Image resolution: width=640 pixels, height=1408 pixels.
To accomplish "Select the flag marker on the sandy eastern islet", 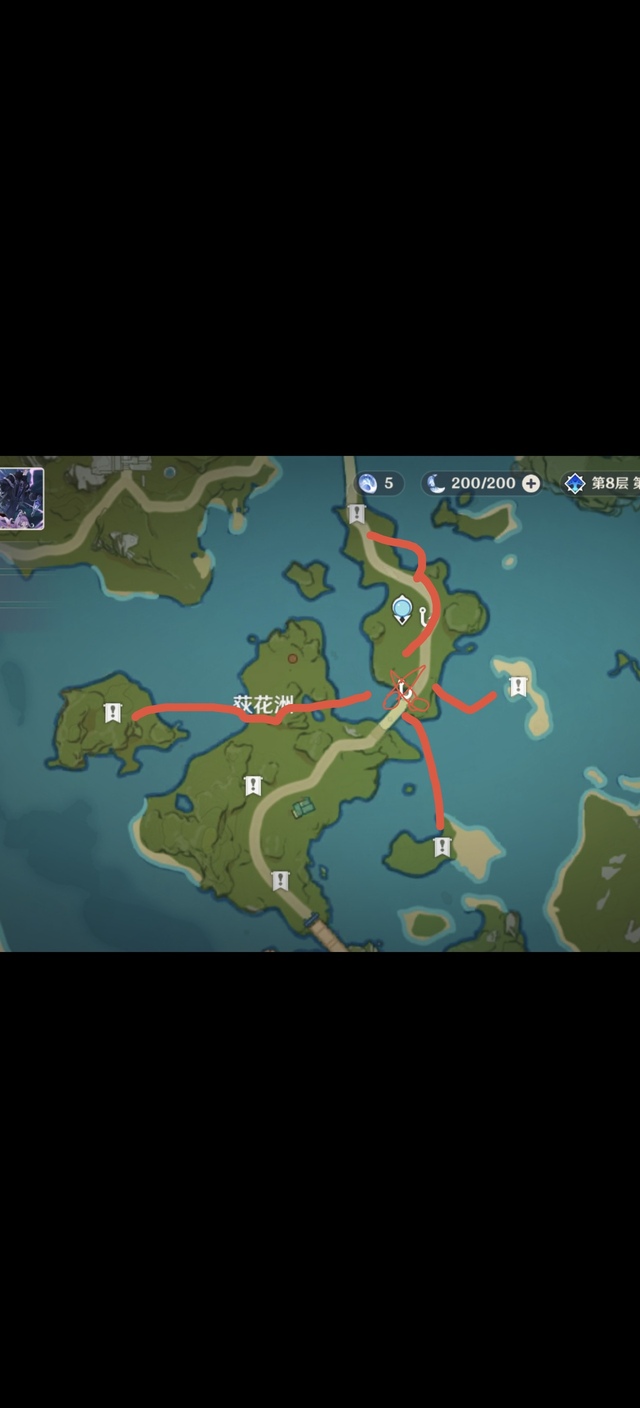I will [517, 687].
